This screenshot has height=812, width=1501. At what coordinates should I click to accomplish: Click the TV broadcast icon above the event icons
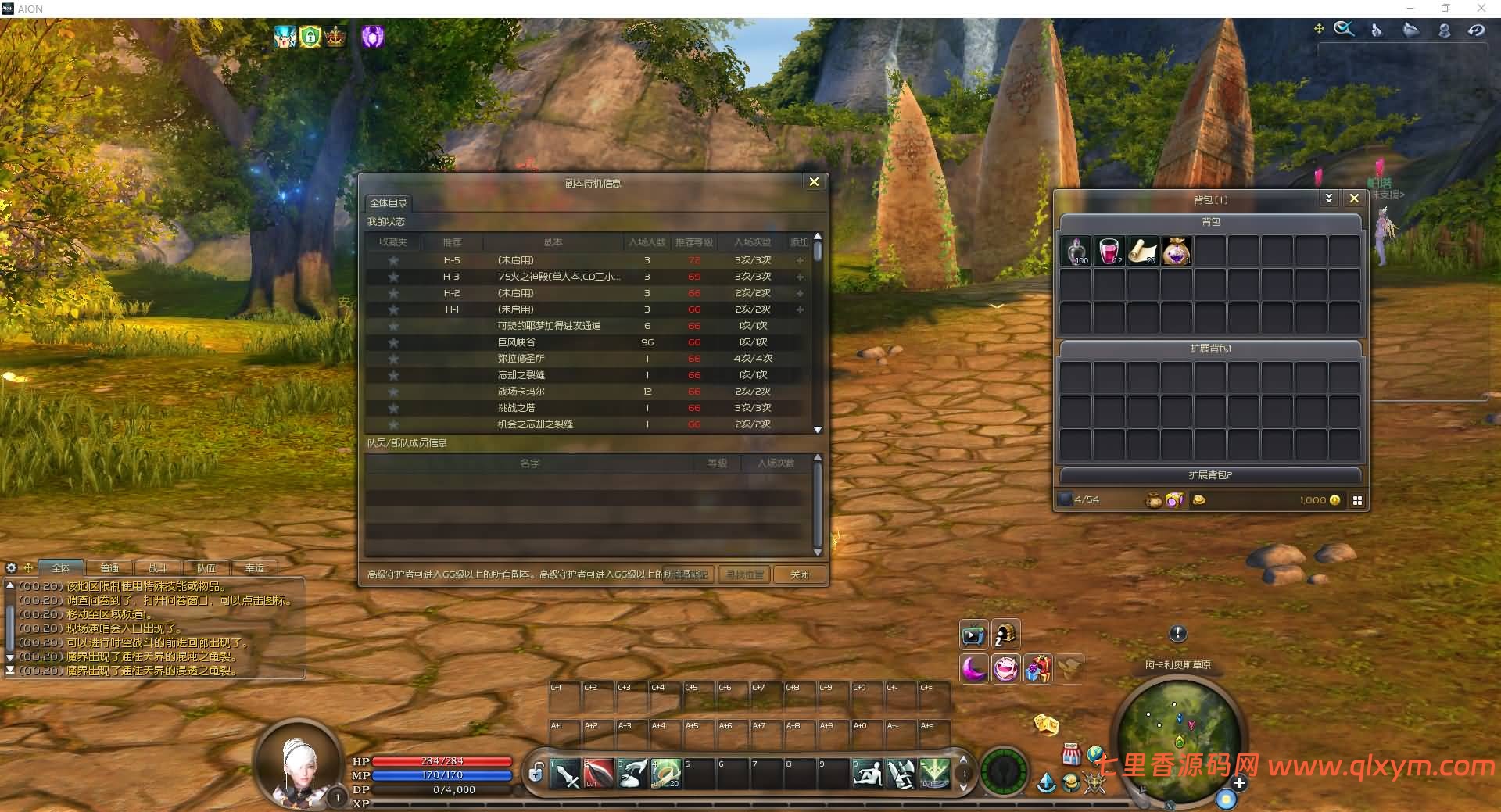pos(973,635)
